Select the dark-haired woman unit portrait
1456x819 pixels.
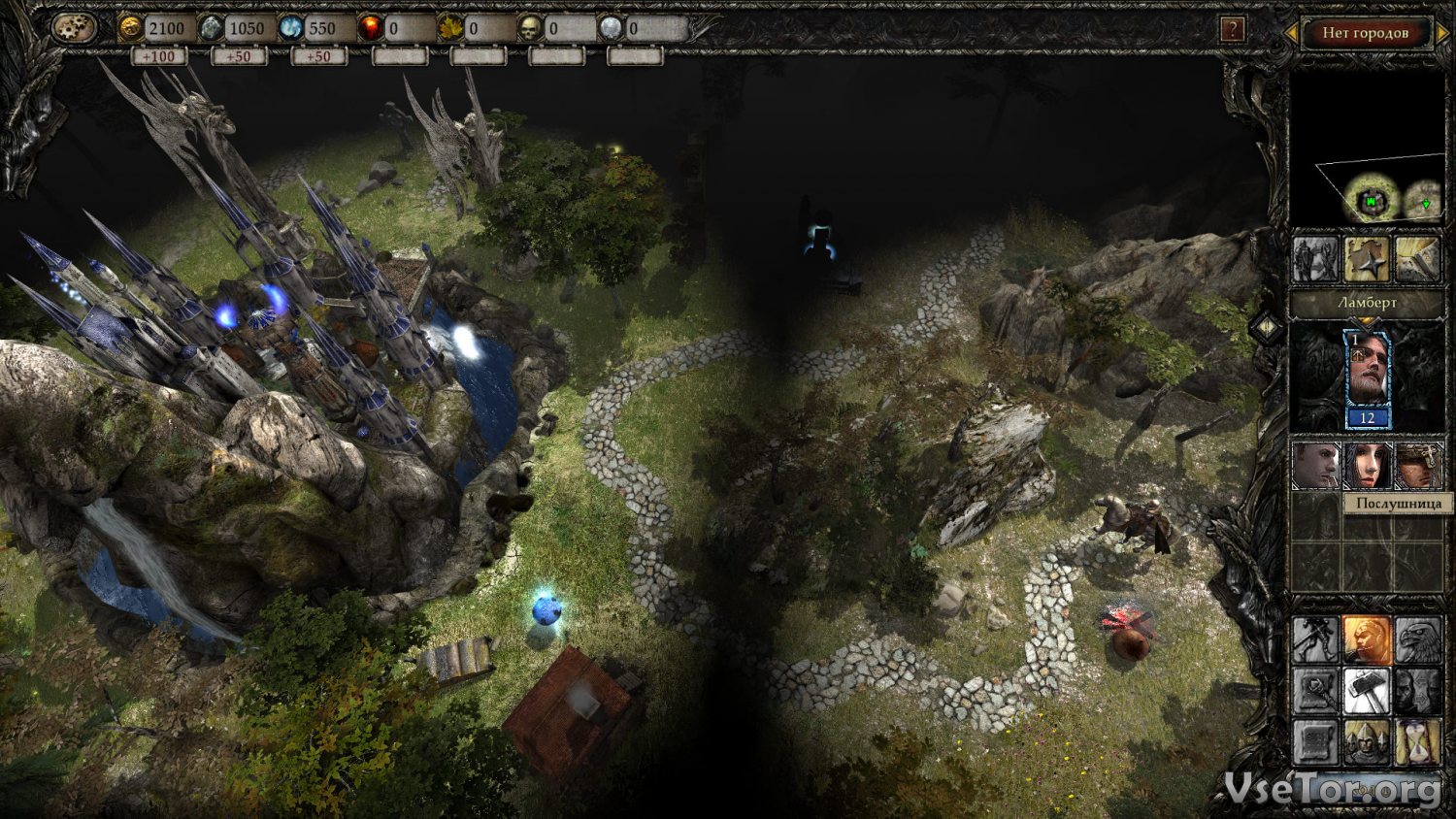point(1367,467)
